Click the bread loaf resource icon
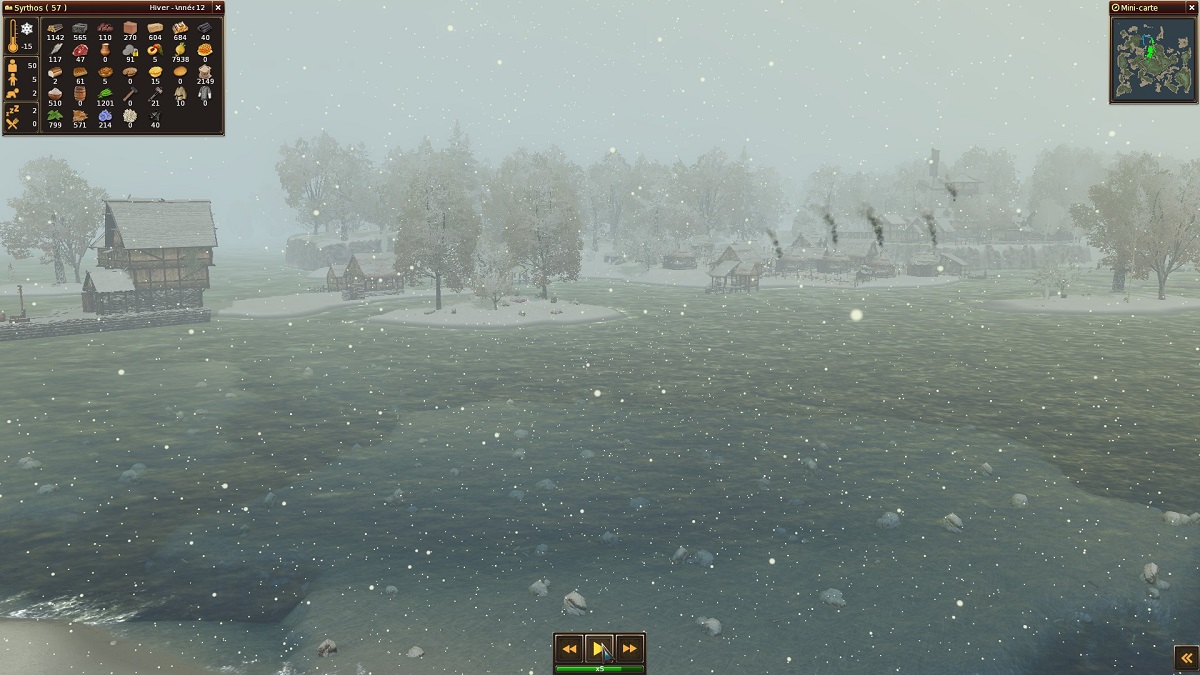1200x675 pixels. point(55,71)
